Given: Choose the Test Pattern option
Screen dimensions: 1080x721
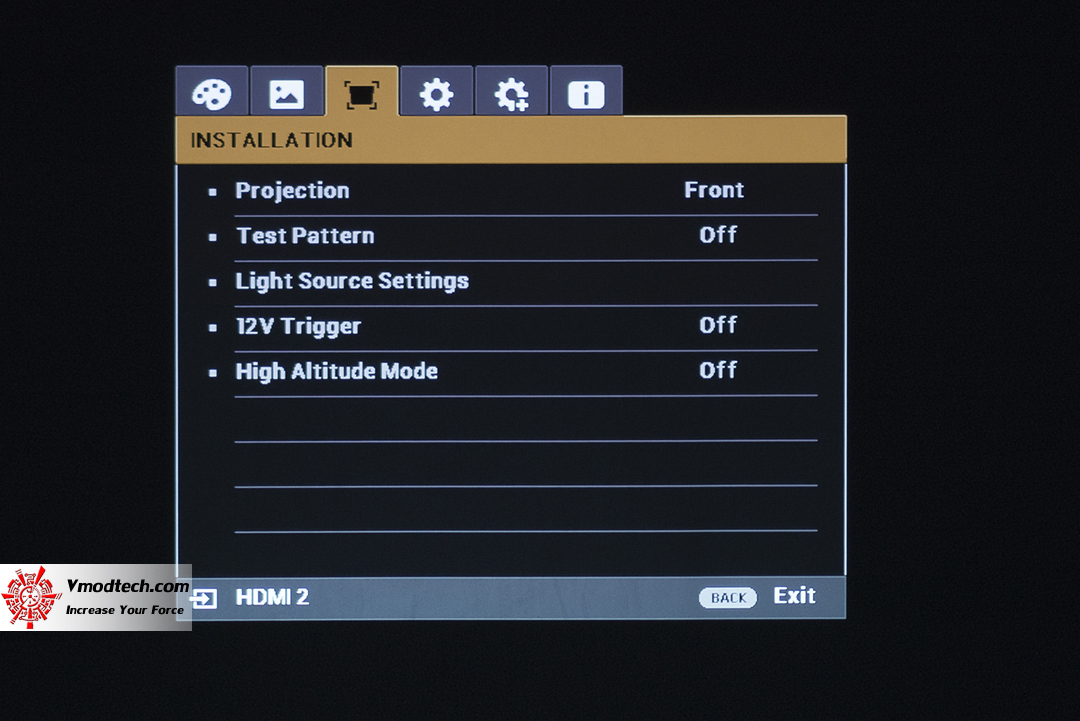Looking at the screenshot, I should tap(305, 236).
